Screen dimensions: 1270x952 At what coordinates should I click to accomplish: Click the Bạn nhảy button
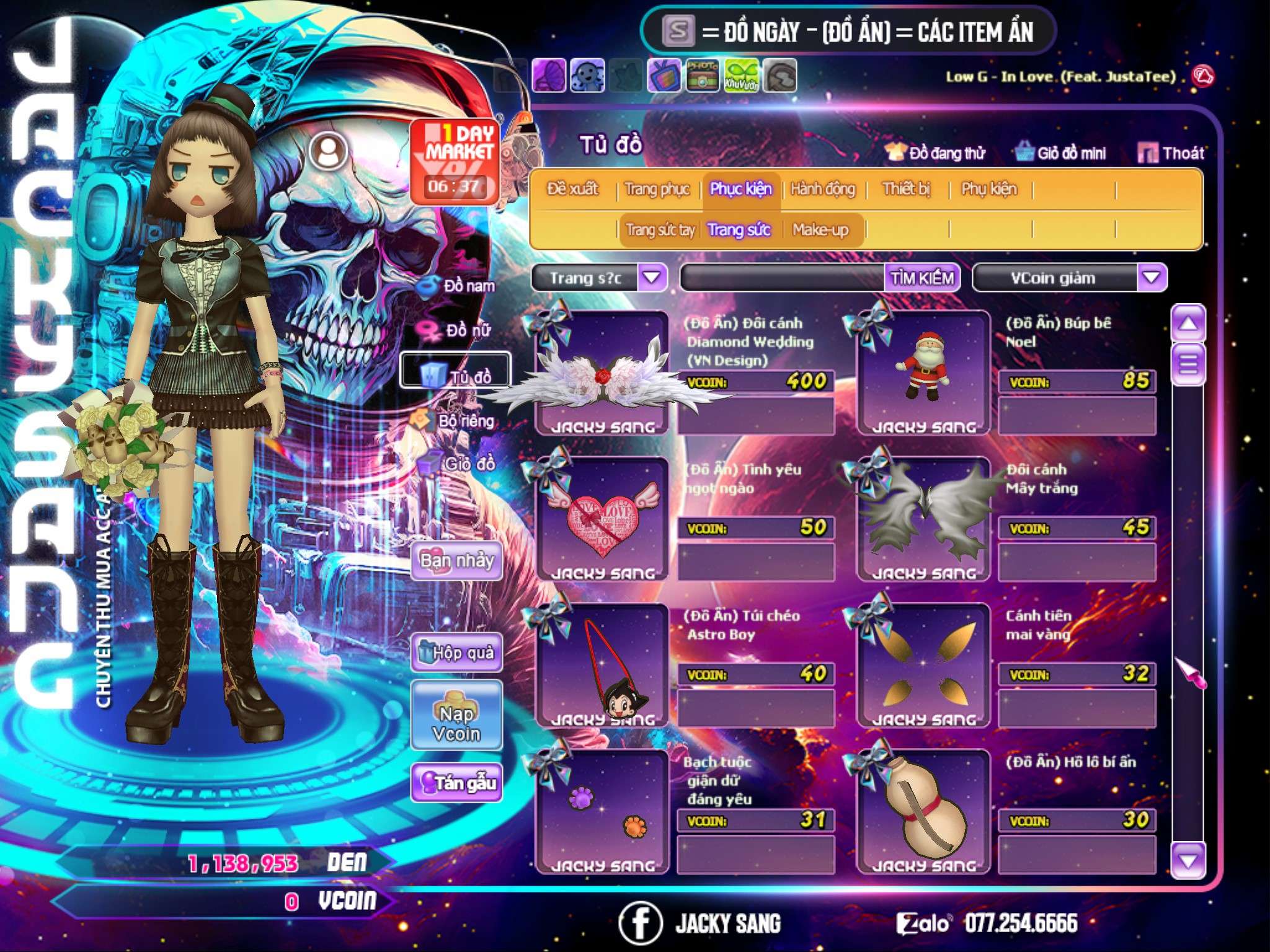[456, 561]
